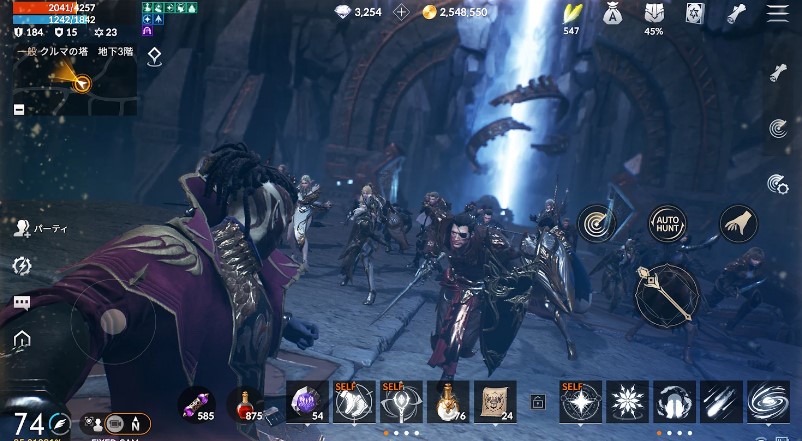Activate the falling meteor streaks skill
Viewport: 802px width, 441px height.
click(721, 401)
